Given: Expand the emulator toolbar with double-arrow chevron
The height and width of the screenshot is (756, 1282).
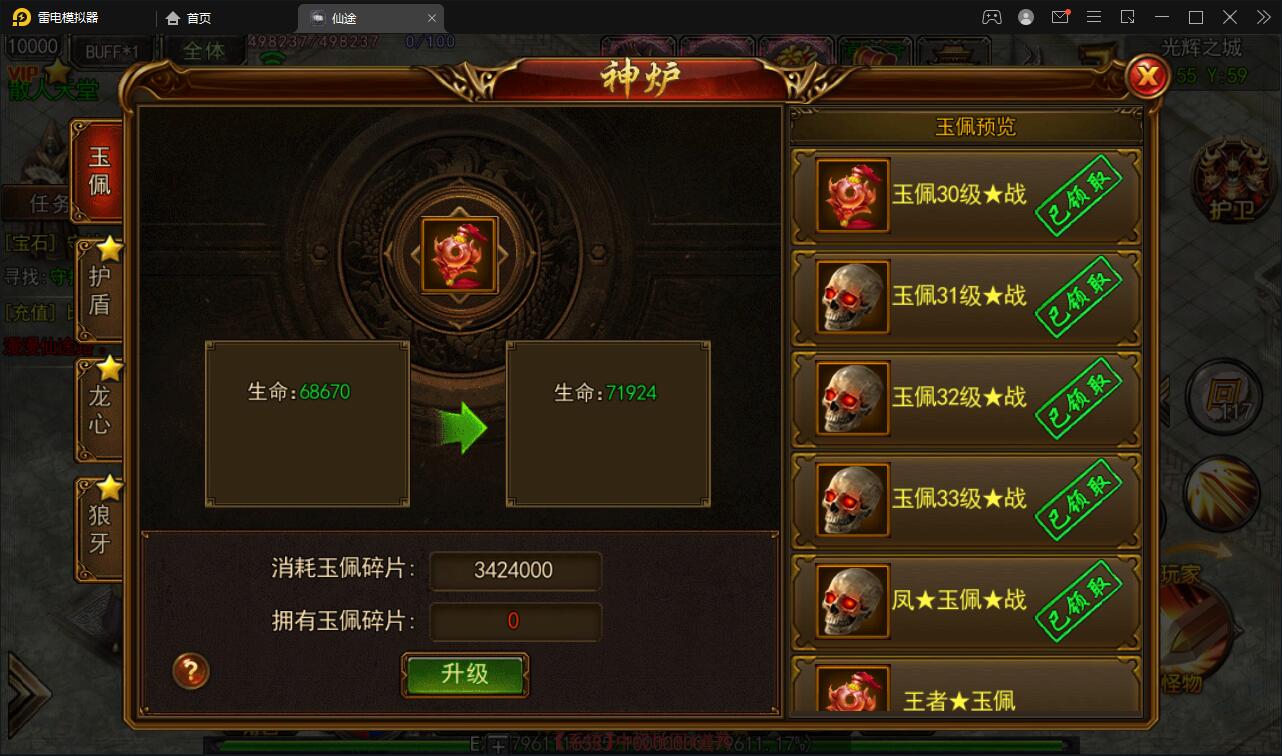Looking at the screenshot, I should 1262,17.
